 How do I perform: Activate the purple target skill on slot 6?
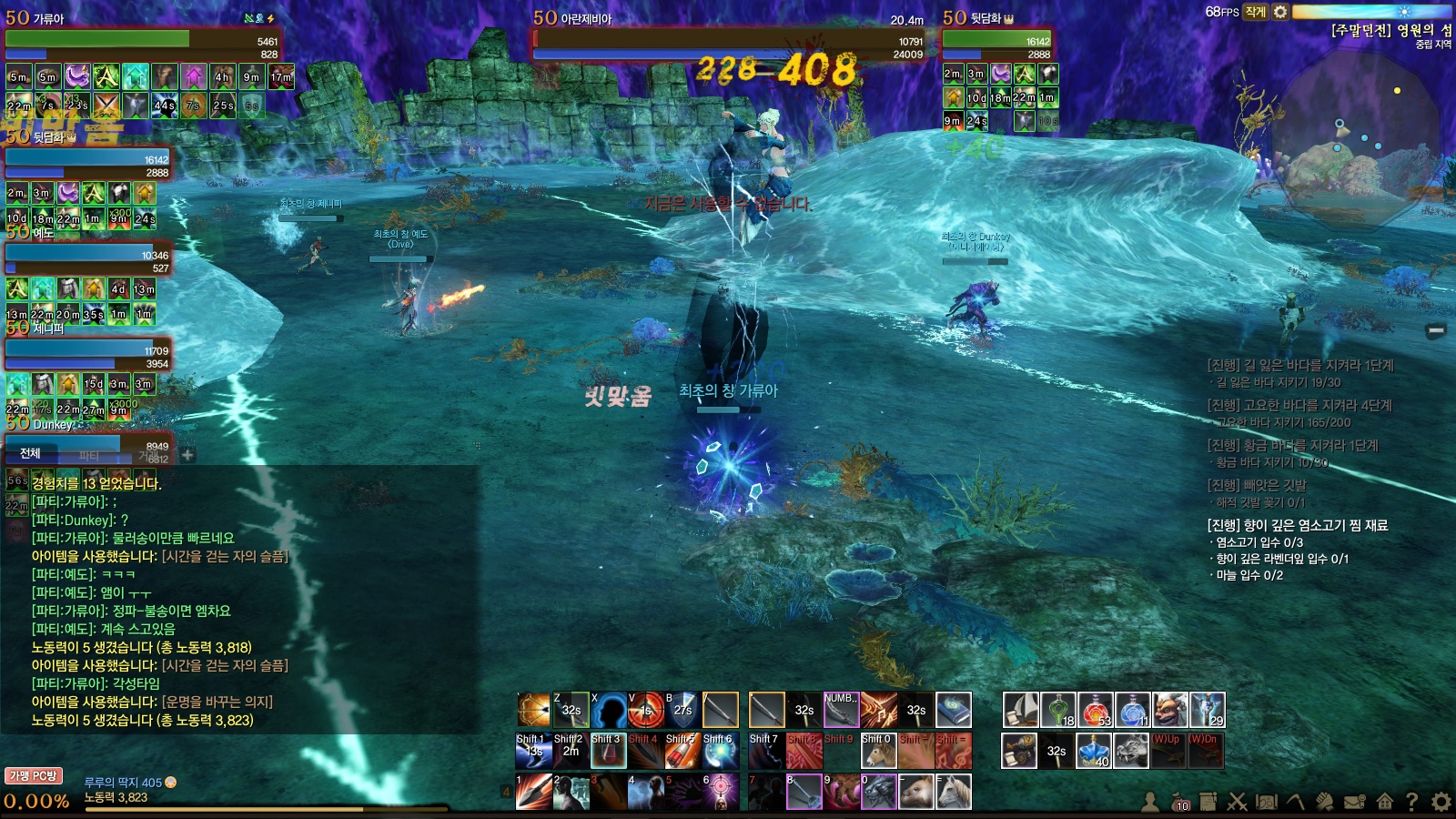[720, 792]
